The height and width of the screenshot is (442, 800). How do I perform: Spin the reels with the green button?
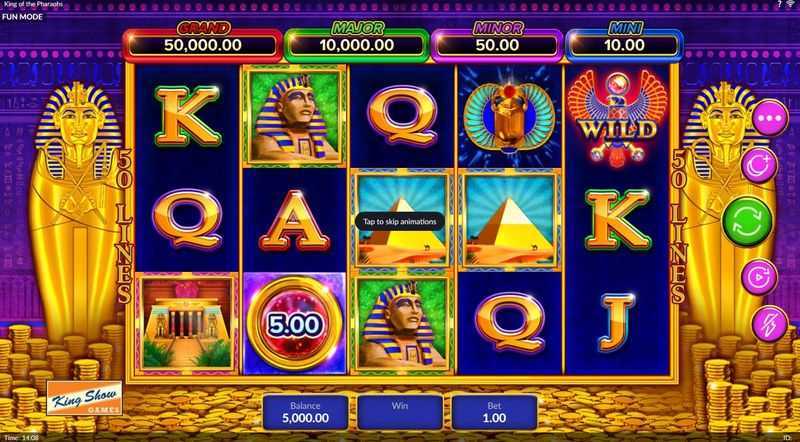(x=750, y=221)
